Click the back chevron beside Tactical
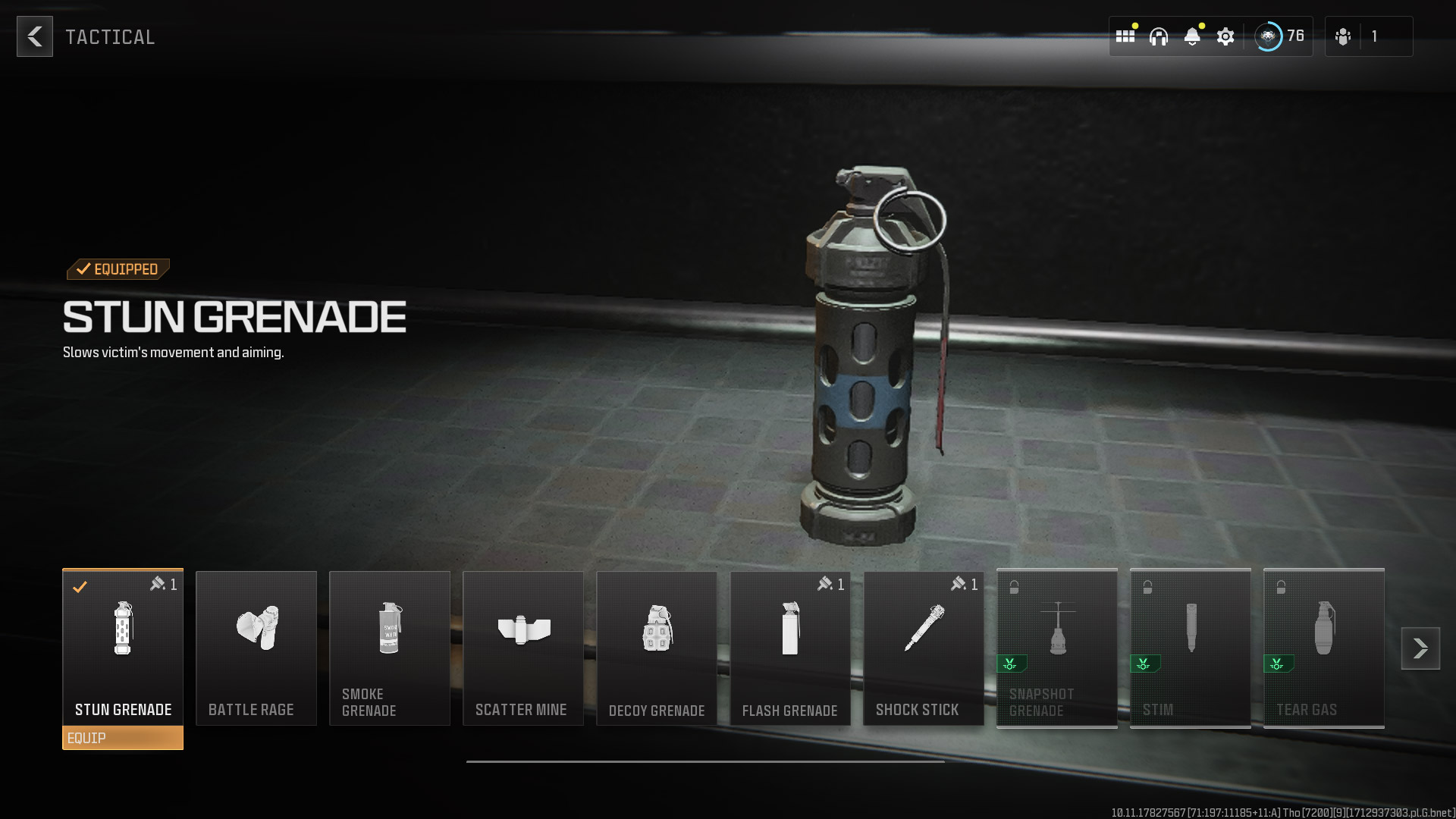The image size is (1456, 819). (x=34, y=36)
